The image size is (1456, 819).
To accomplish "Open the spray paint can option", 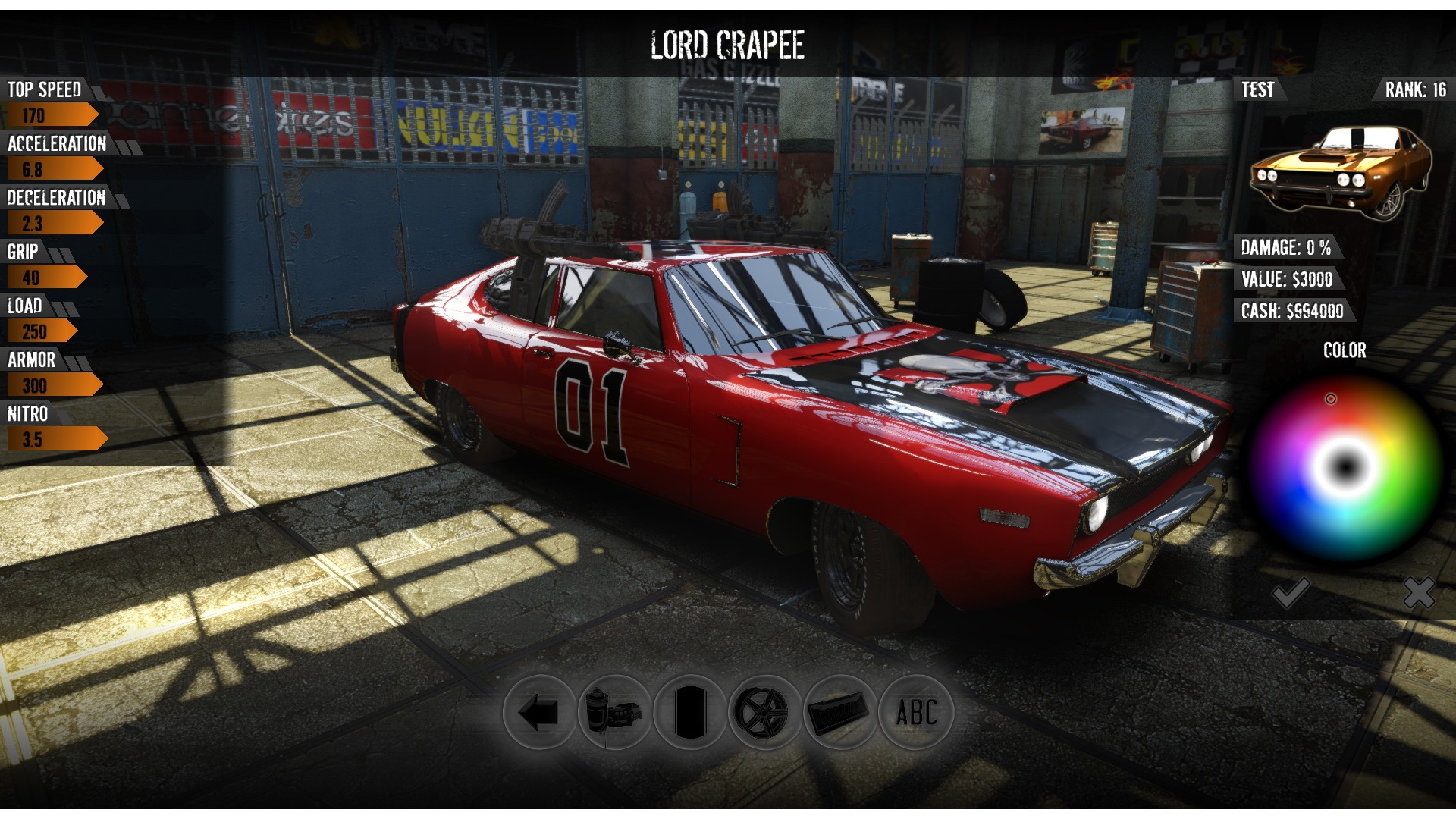I will click(x=613, y=713).
